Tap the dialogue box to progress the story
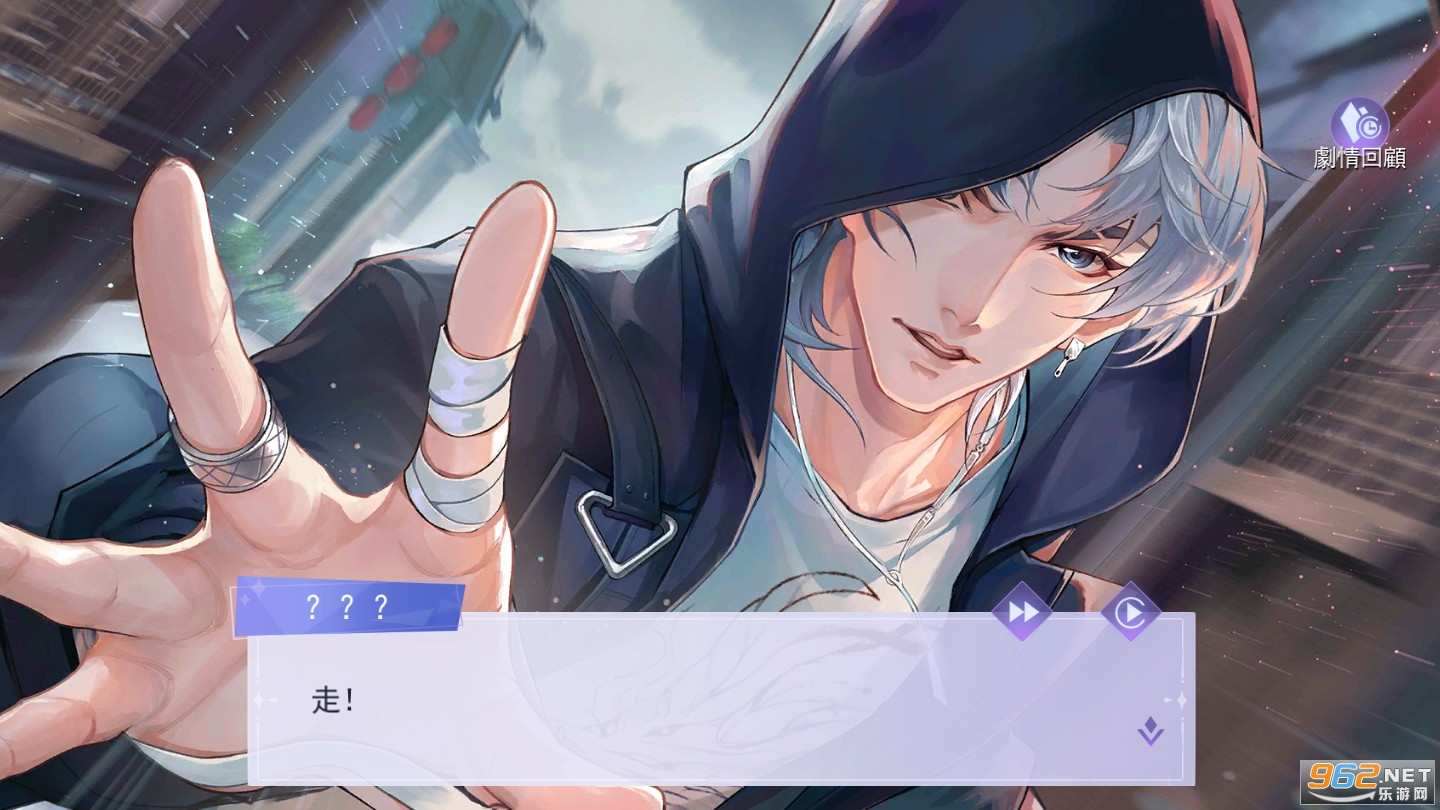Image resolution: width=1440 pixels, height=810 pixels. click(x=700, y=700)
